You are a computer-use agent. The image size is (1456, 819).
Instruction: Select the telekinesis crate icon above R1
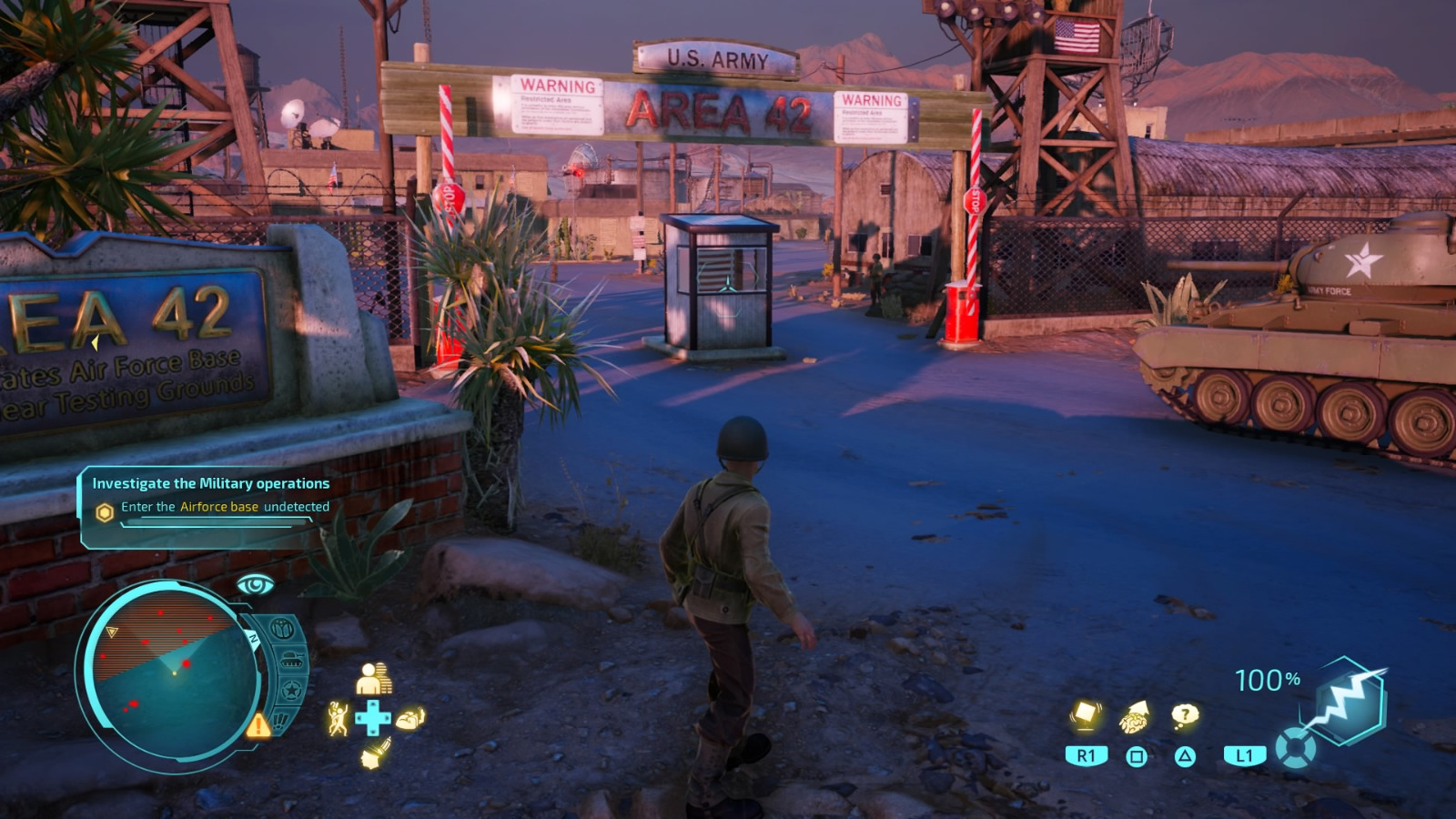(1087, 715)
